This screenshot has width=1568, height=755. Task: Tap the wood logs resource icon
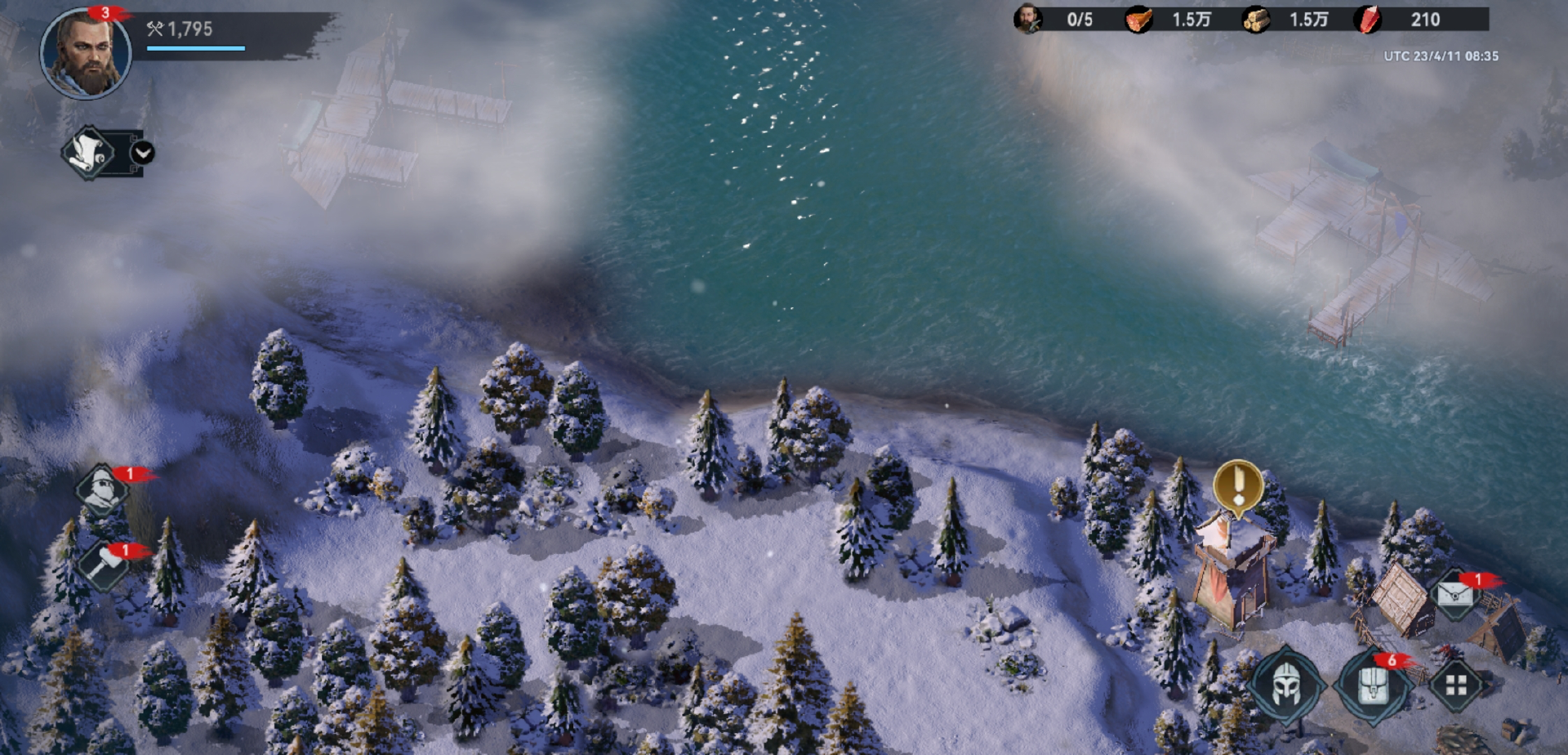pos(1256,20)
